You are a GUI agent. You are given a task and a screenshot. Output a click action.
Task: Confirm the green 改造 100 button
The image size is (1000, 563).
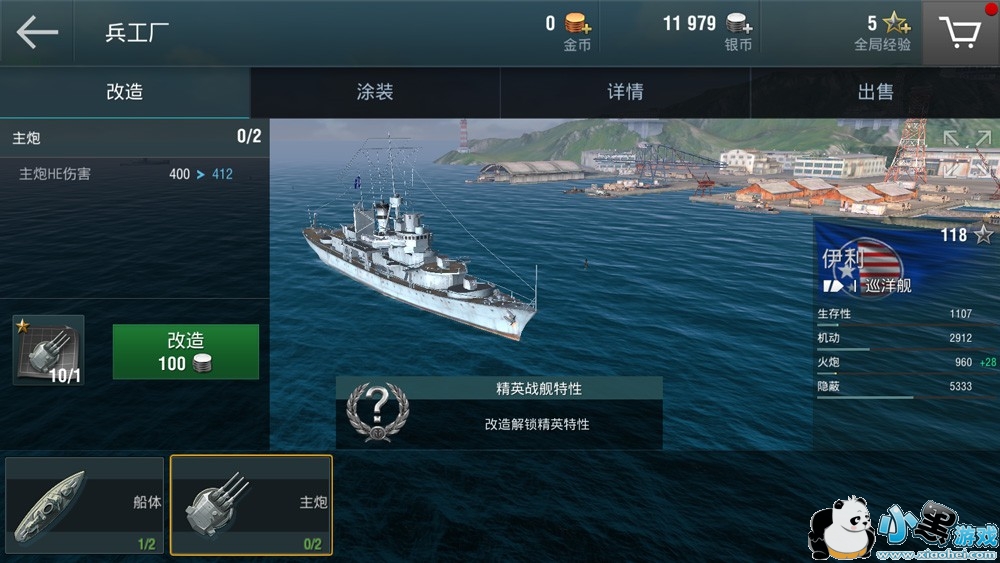[185, 351]
